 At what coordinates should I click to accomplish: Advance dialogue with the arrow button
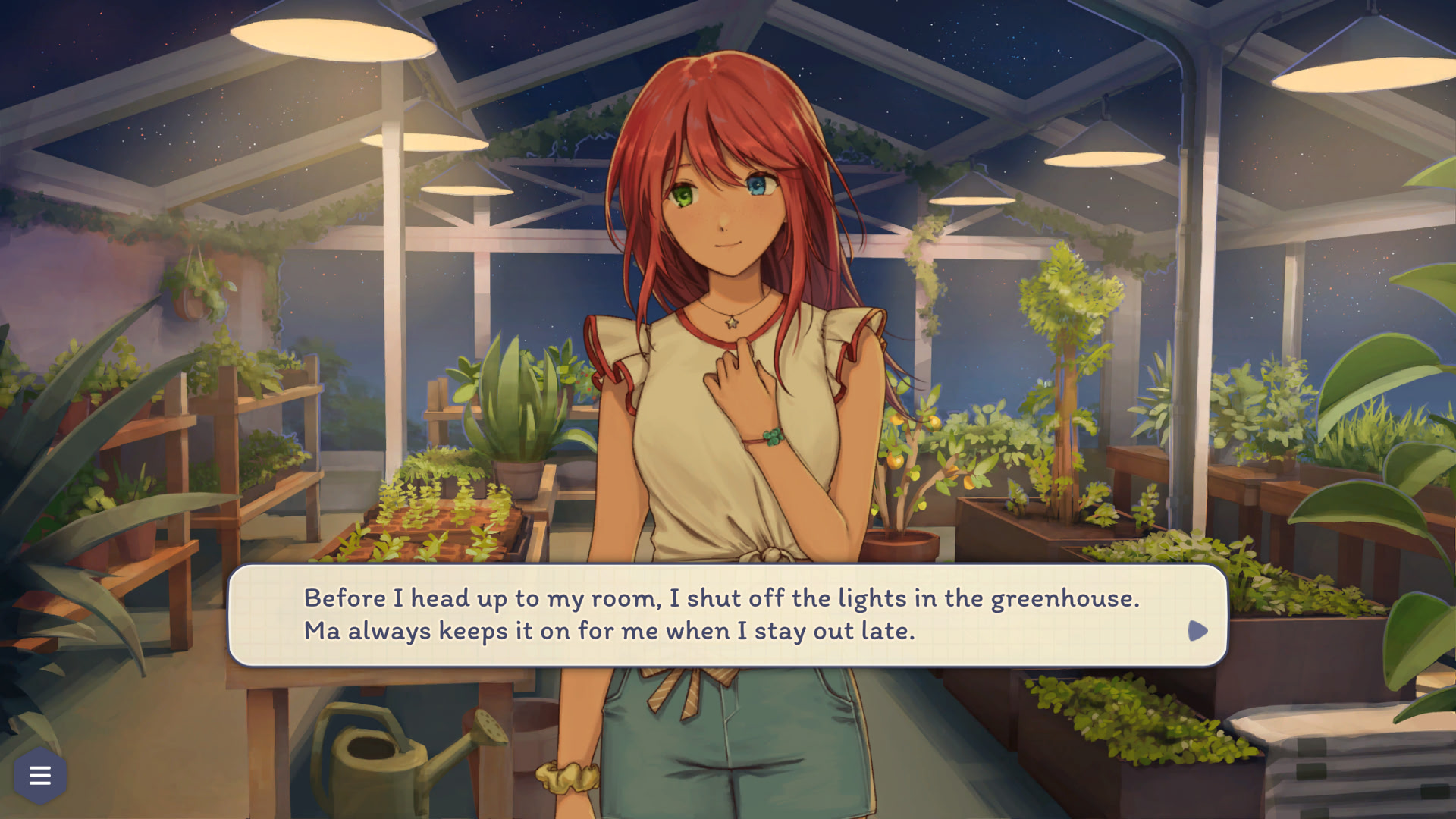pos(1197,631)
